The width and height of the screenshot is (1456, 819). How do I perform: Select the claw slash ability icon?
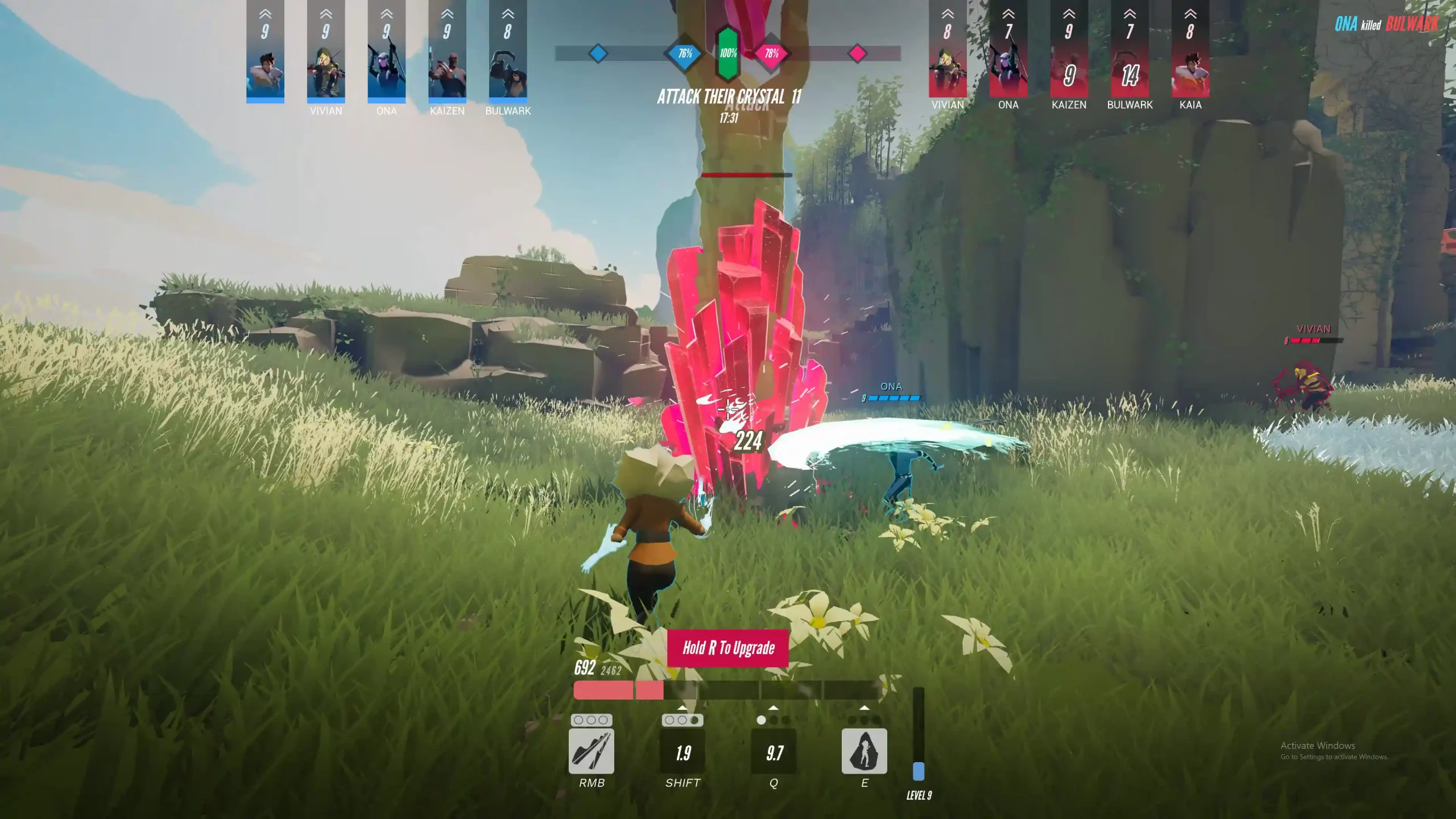(591, 751)
